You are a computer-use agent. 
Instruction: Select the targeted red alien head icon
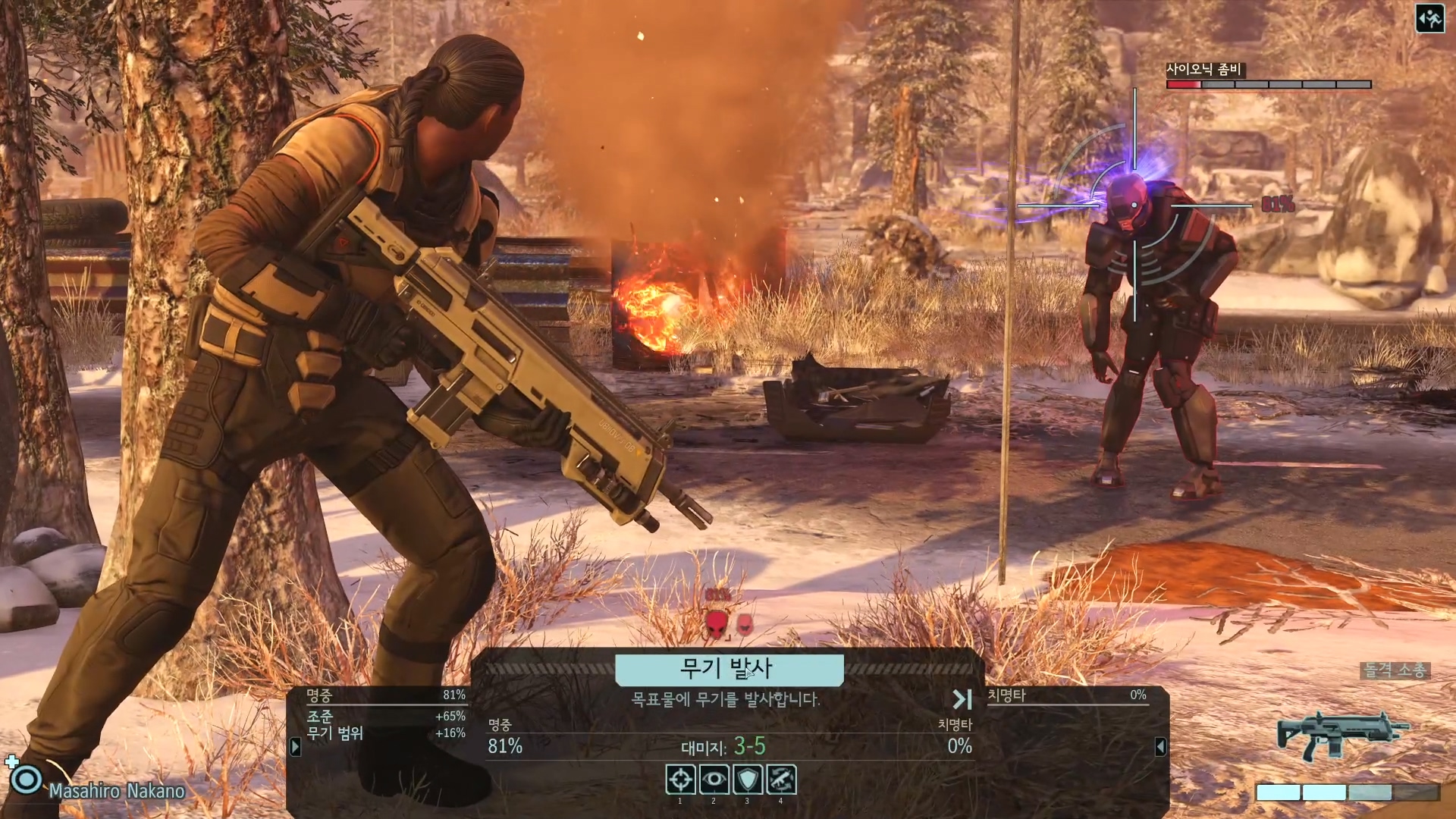717,625
